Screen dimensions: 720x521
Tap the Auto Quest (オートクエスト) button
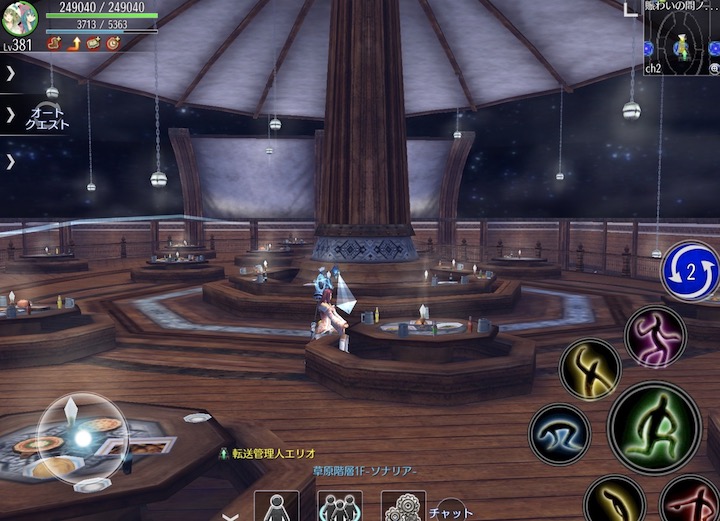(x=48, y=118)
